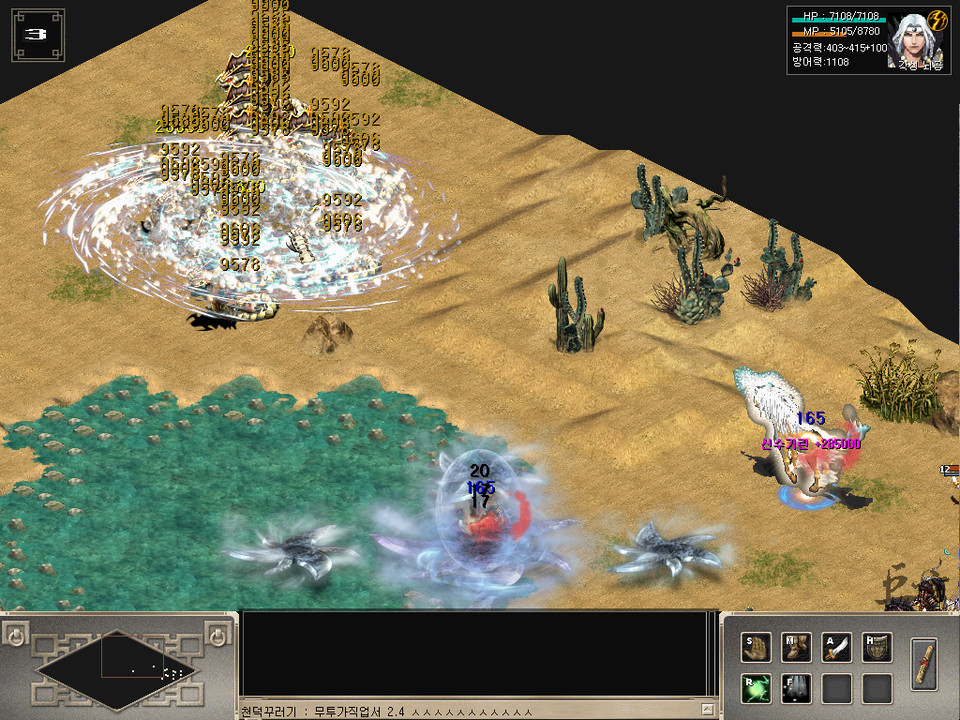960x720 pixels.
Task: Click the golden lightning emblem on the portrait
Action: tap(937, 21)
